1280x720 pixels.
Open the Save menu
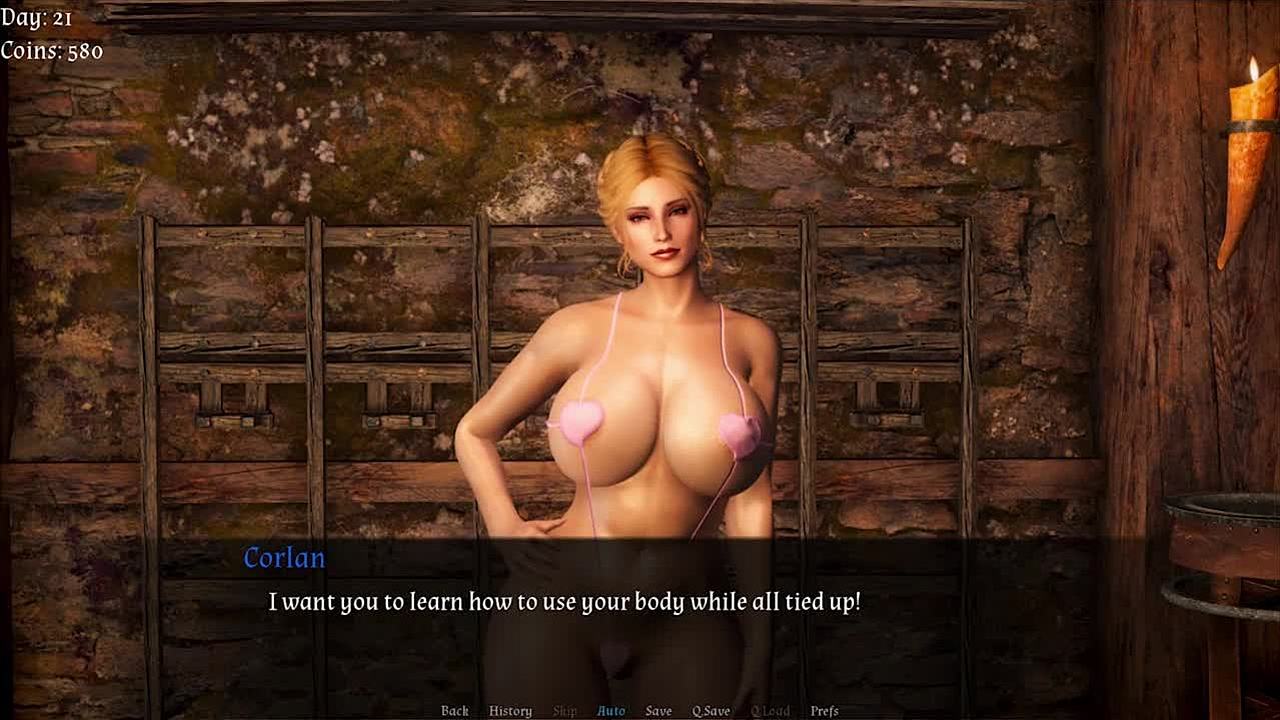point(658,711)
